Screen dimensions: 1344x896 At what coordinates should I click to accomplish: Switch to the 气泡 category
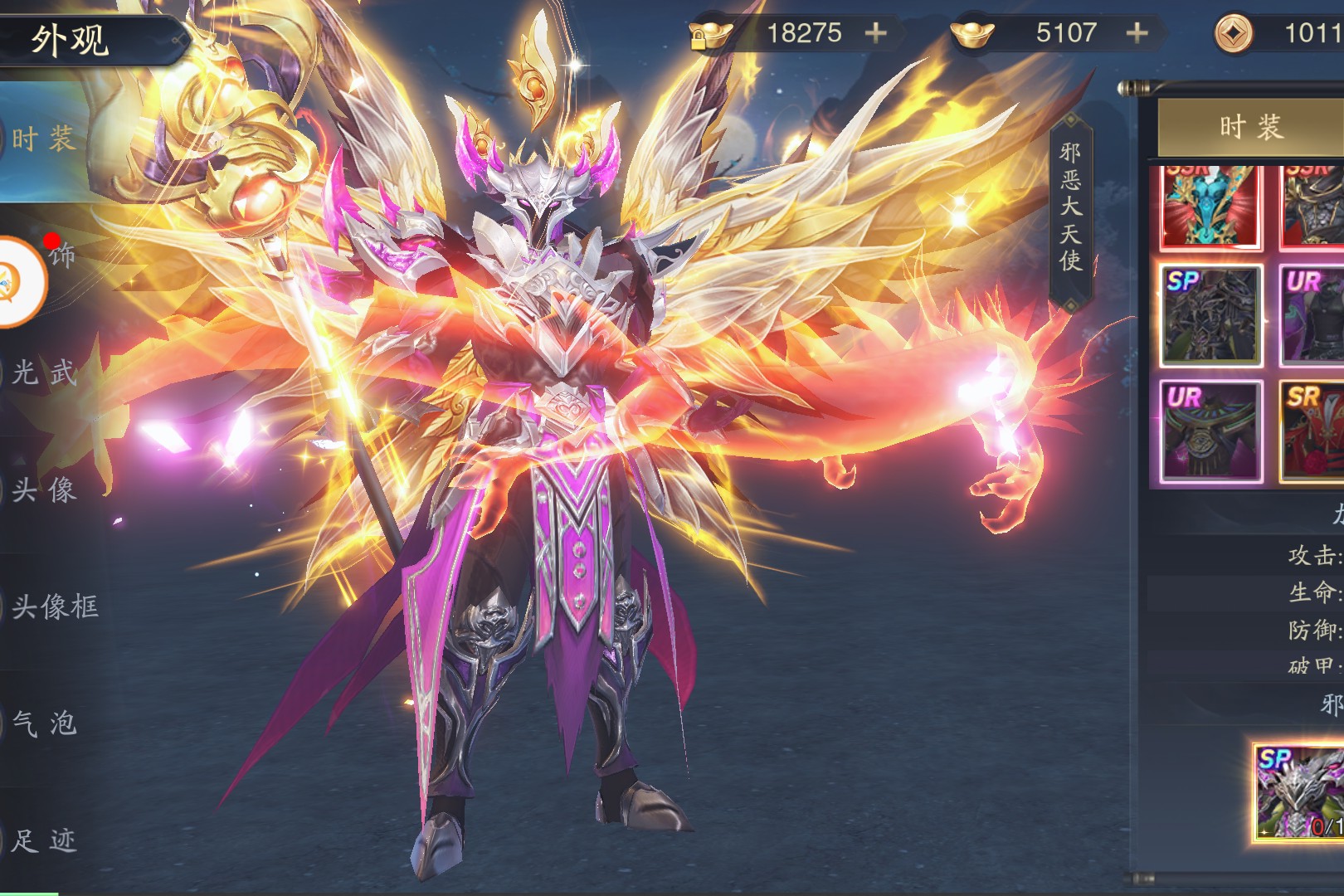[x=45, y=723]
